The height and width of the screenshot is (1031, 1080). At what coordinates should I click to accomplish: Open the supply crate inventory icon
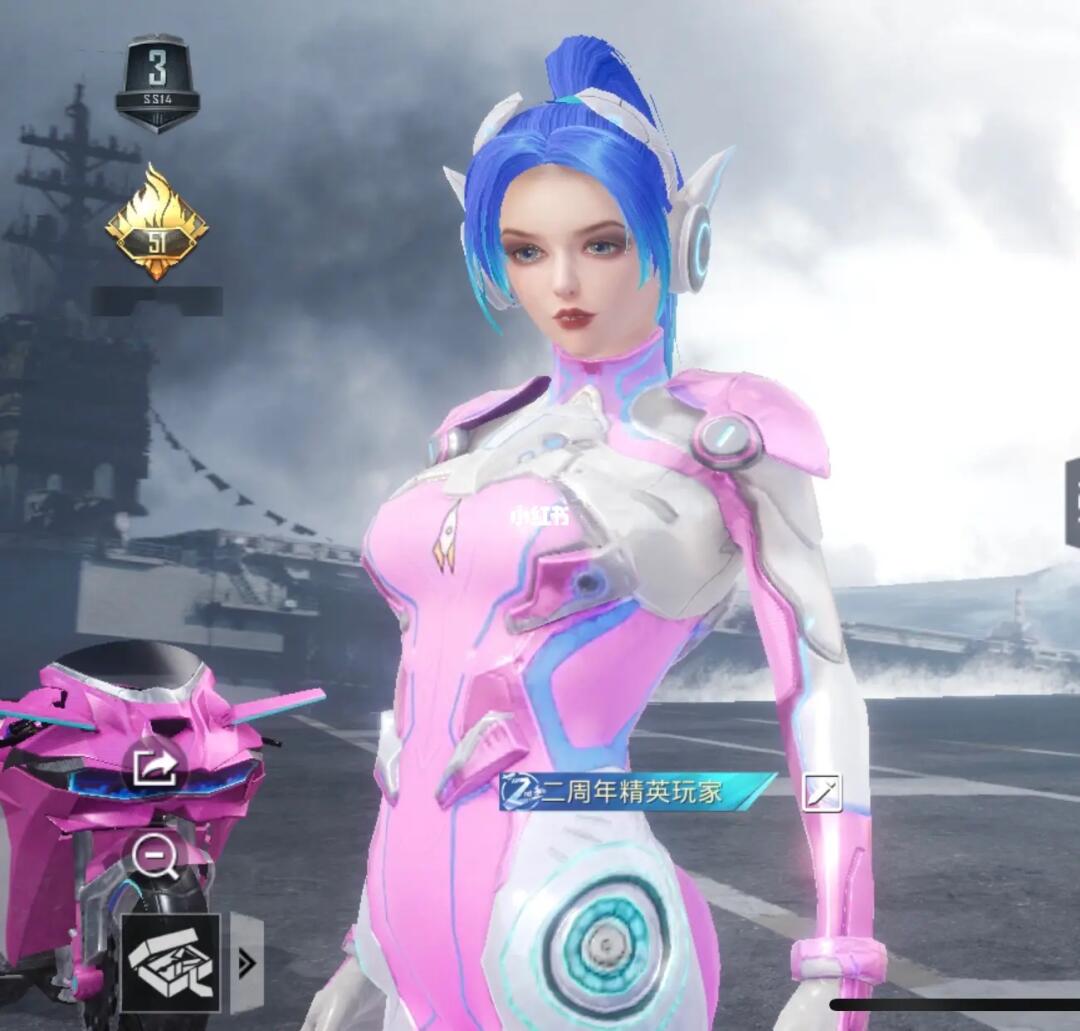[170, 962]
